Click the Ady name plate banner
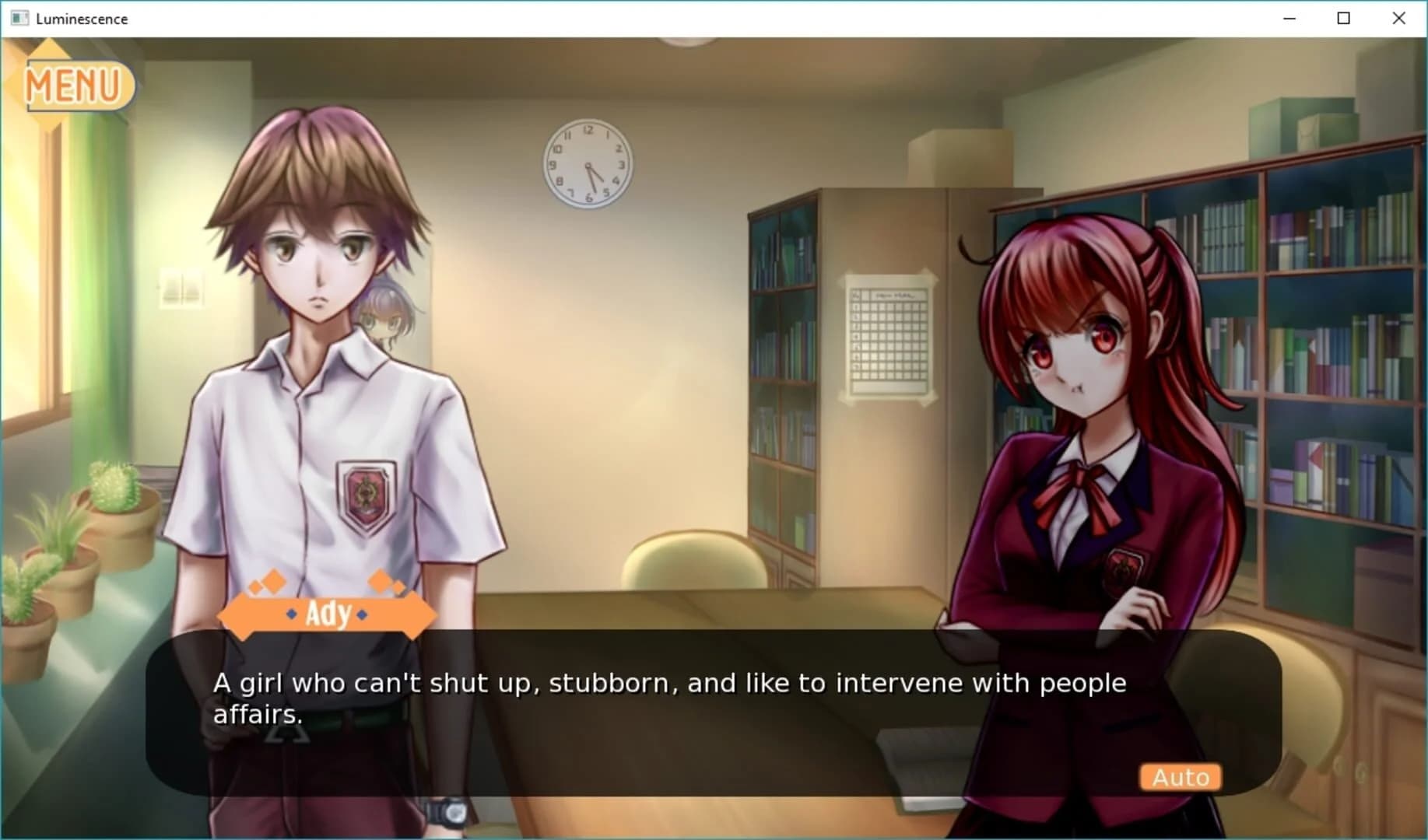Image resolution: width=1428 pixels, height=840 pixels. tap(327, 613)
